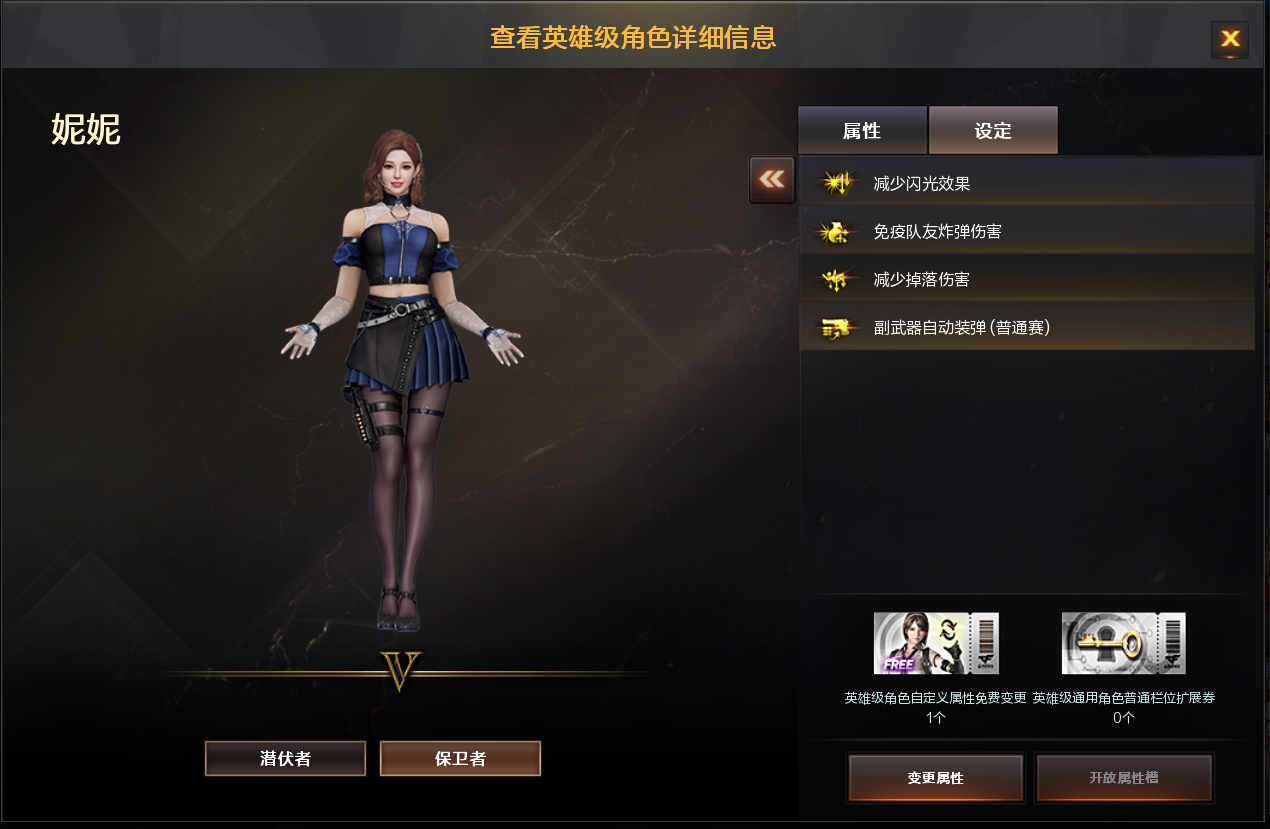The height and width of the screenshot is (829, 1270).
Task: Click the 开放属性槽 button
Action: (1124, 777)
